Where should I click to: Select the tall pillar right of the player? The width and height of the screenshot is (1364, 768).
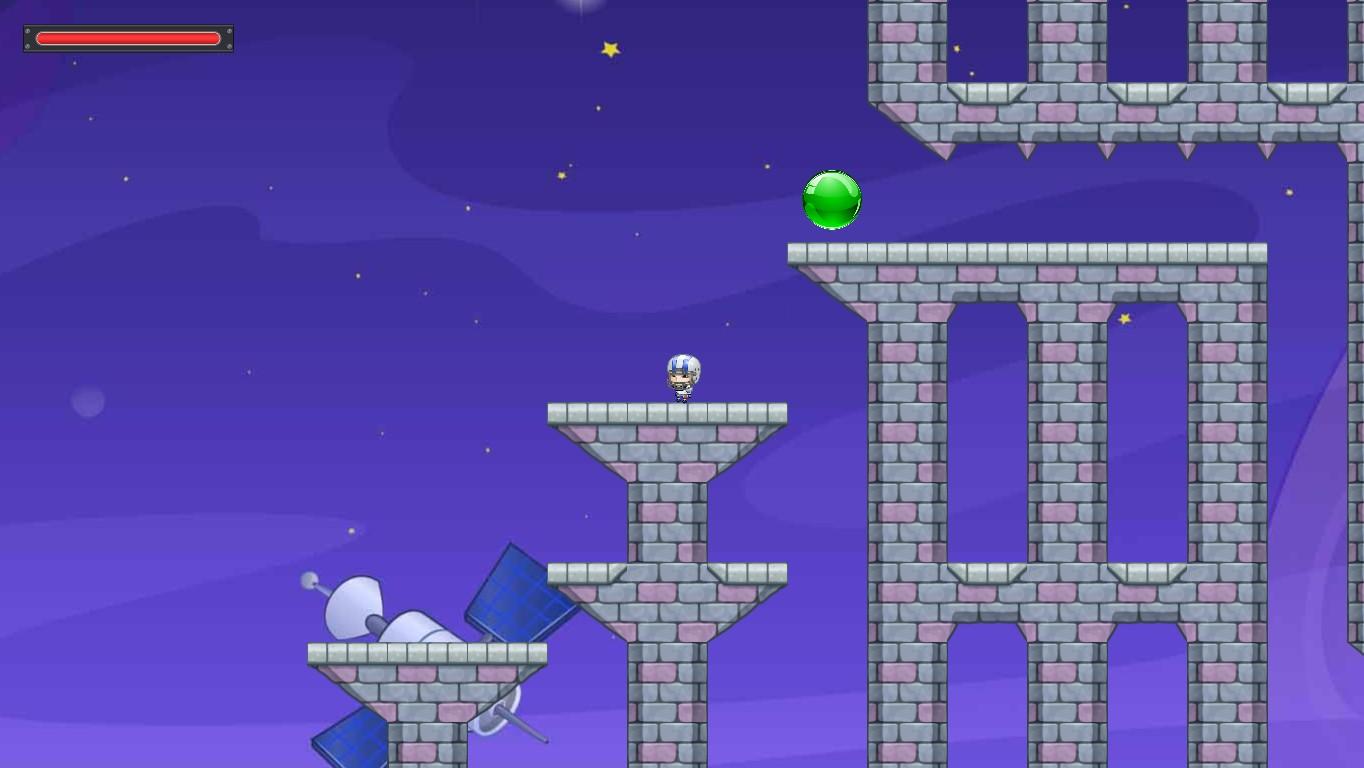click(x=905, y=450)
